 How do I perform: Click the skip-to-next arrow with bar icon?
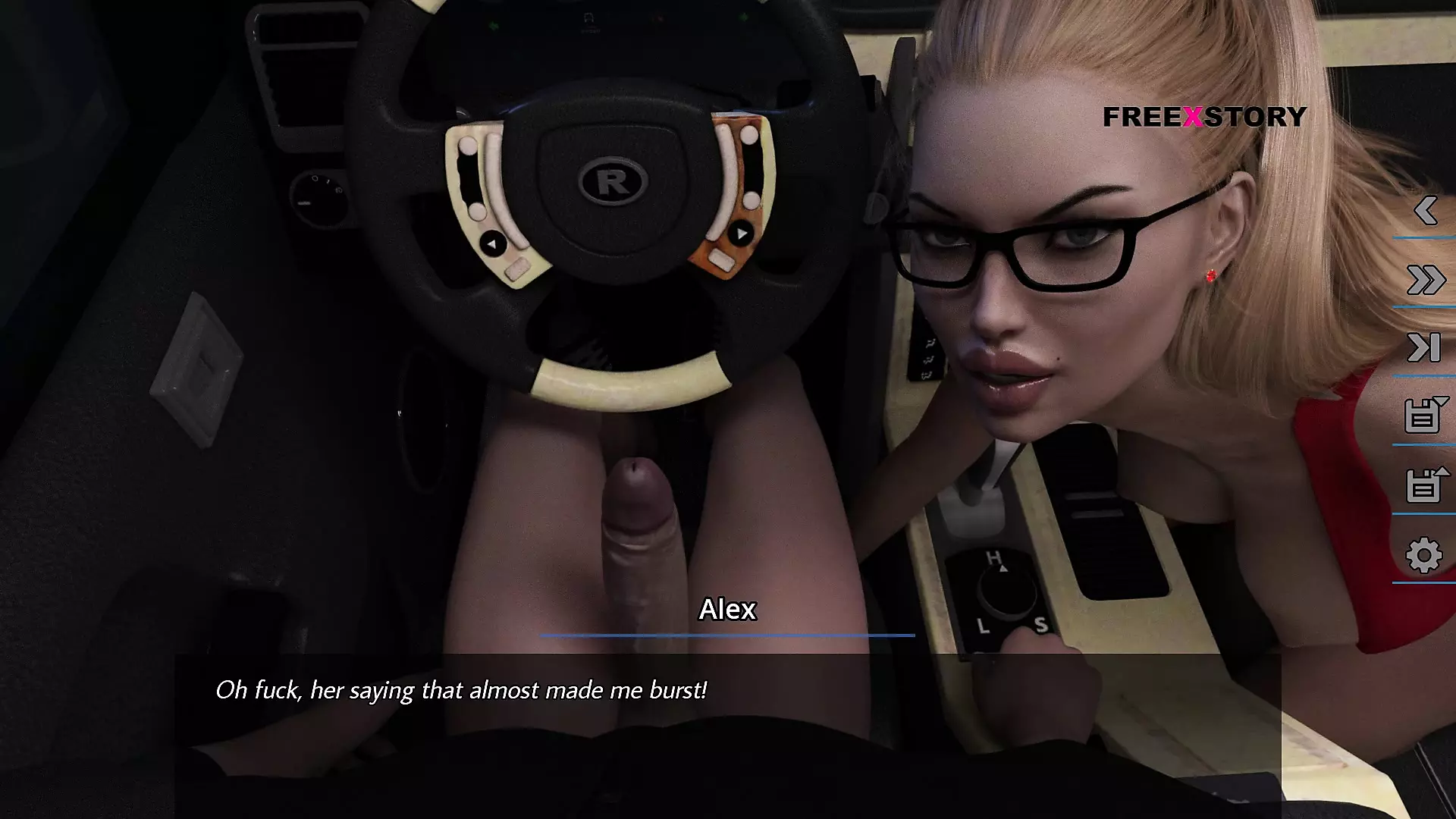(1424, 348)
